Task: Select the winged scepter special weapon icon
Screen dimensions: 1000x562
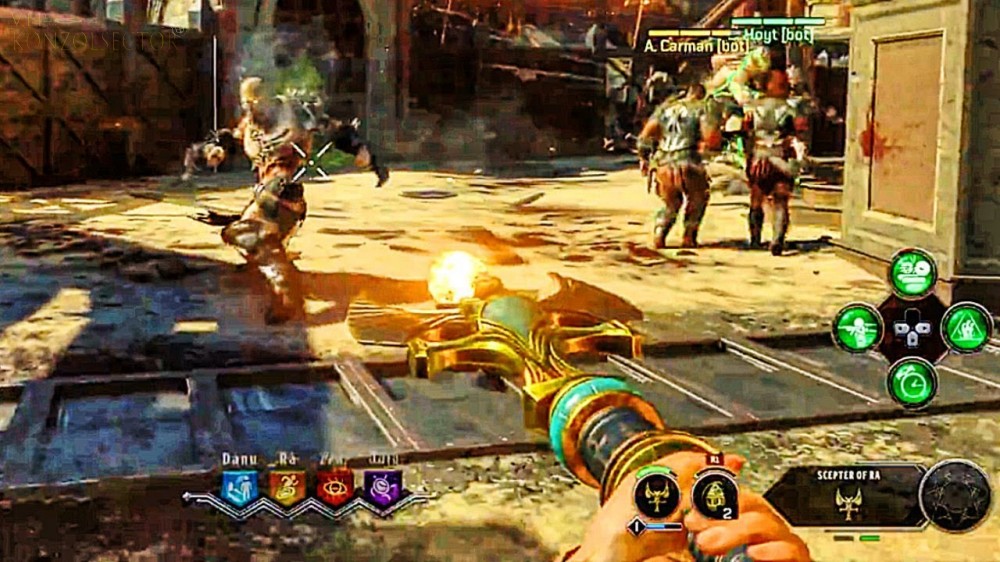Action: [657, 494]
